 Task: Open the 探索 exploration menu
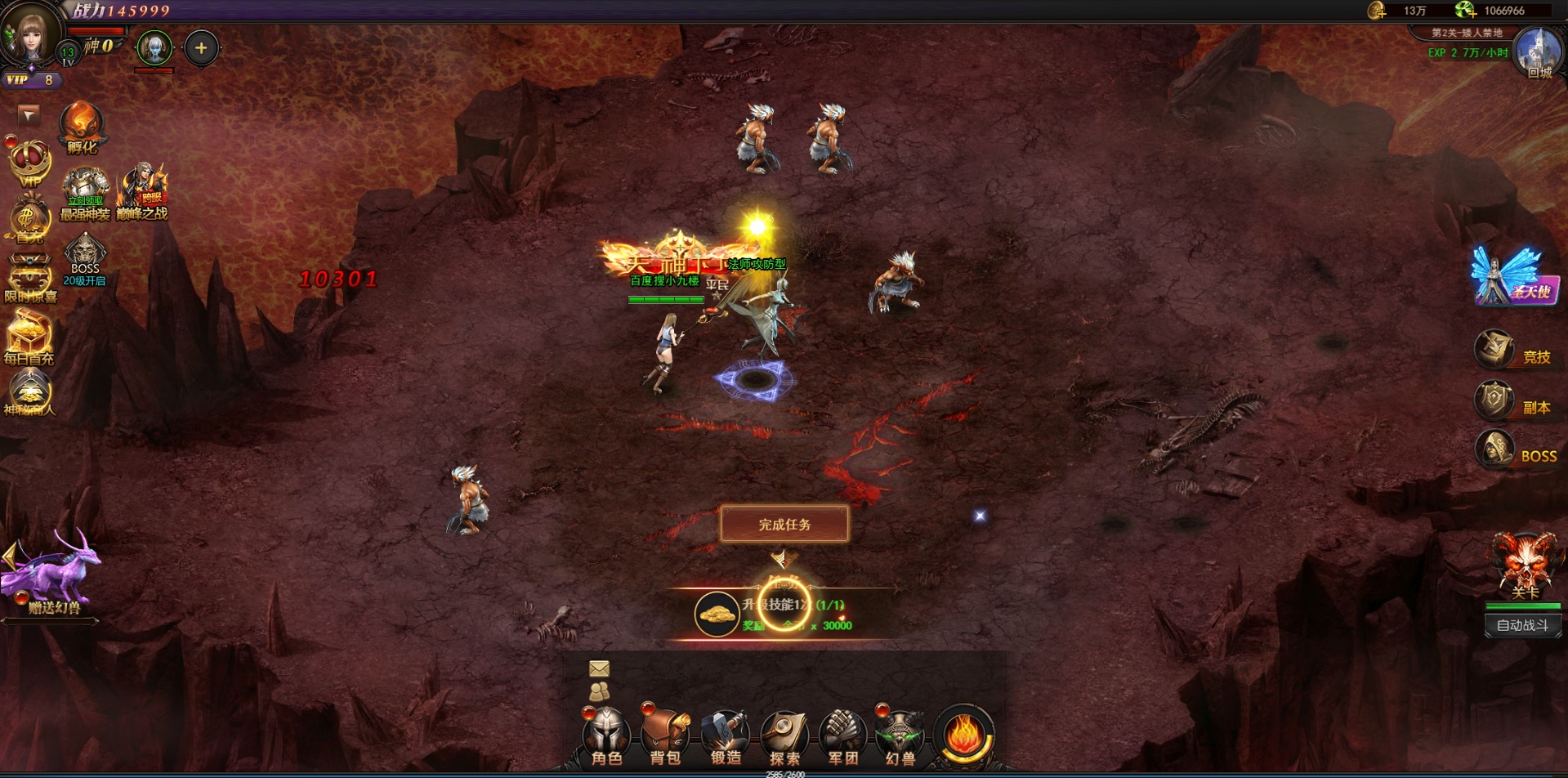(784, 736)
